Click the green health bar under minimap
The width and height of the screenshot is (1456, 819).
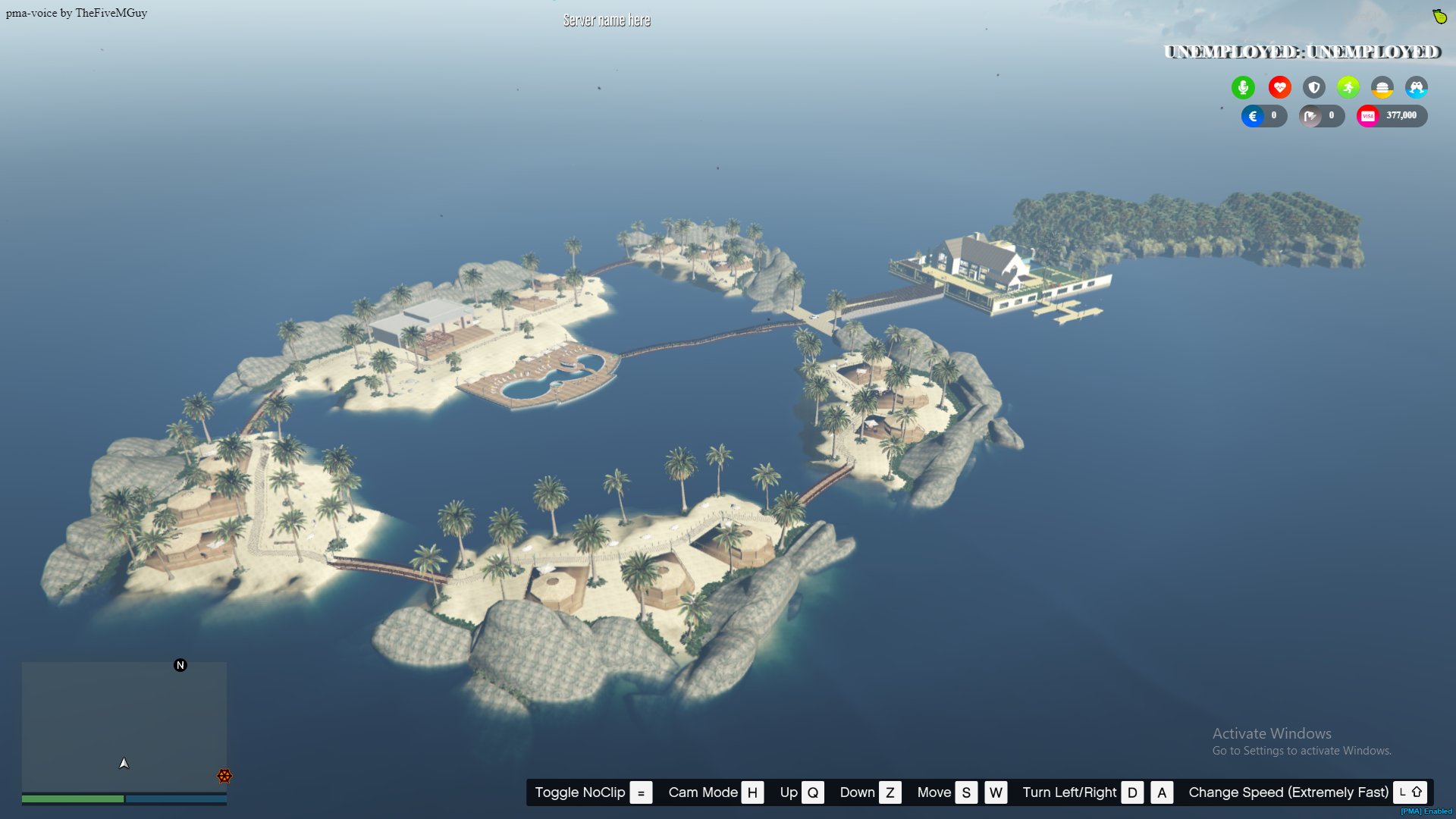coord(73,799)
